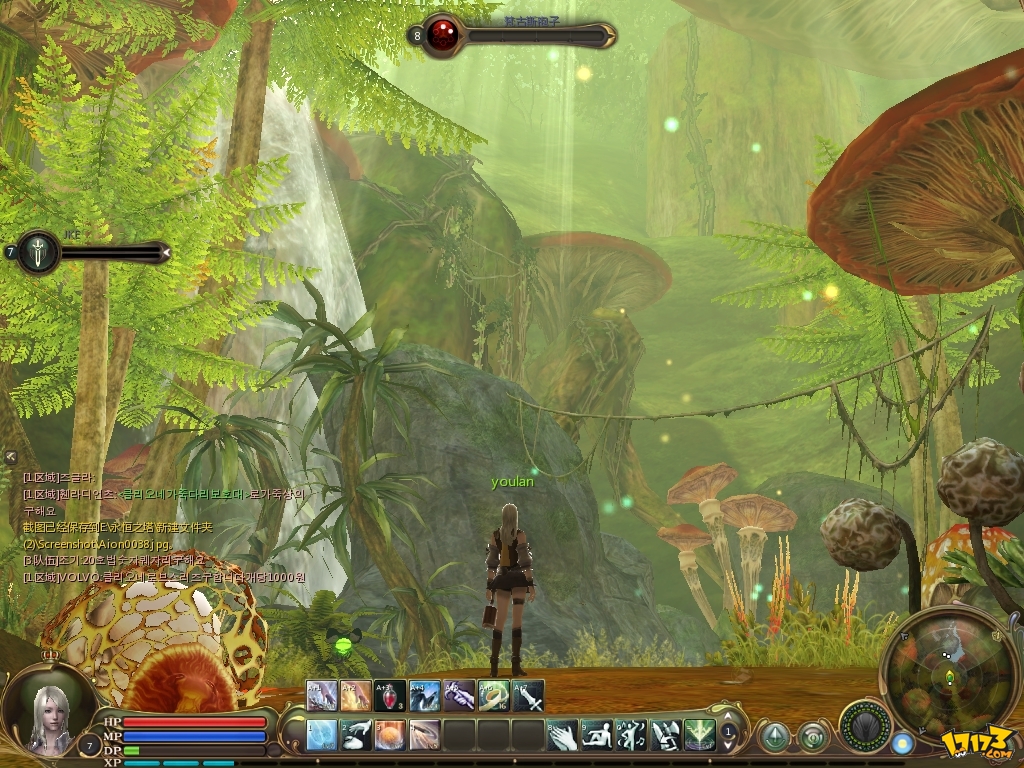Use the hand-on-pile skill in slot 2

(356, 735)
